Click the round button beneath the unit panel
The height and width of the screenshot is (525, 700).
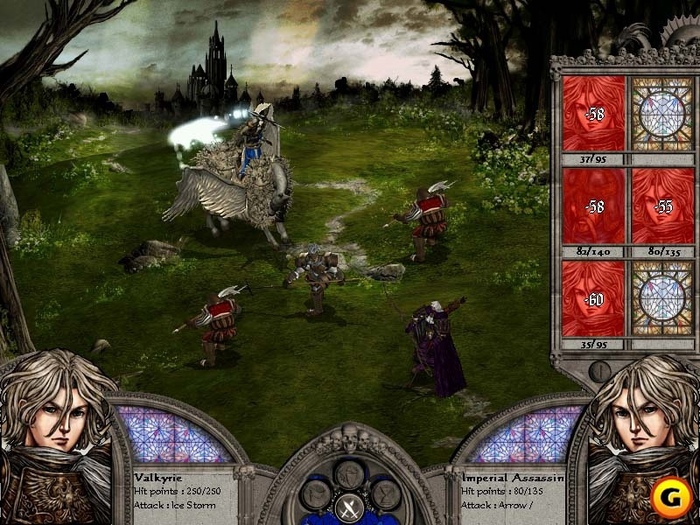click(x=602, y=371)
